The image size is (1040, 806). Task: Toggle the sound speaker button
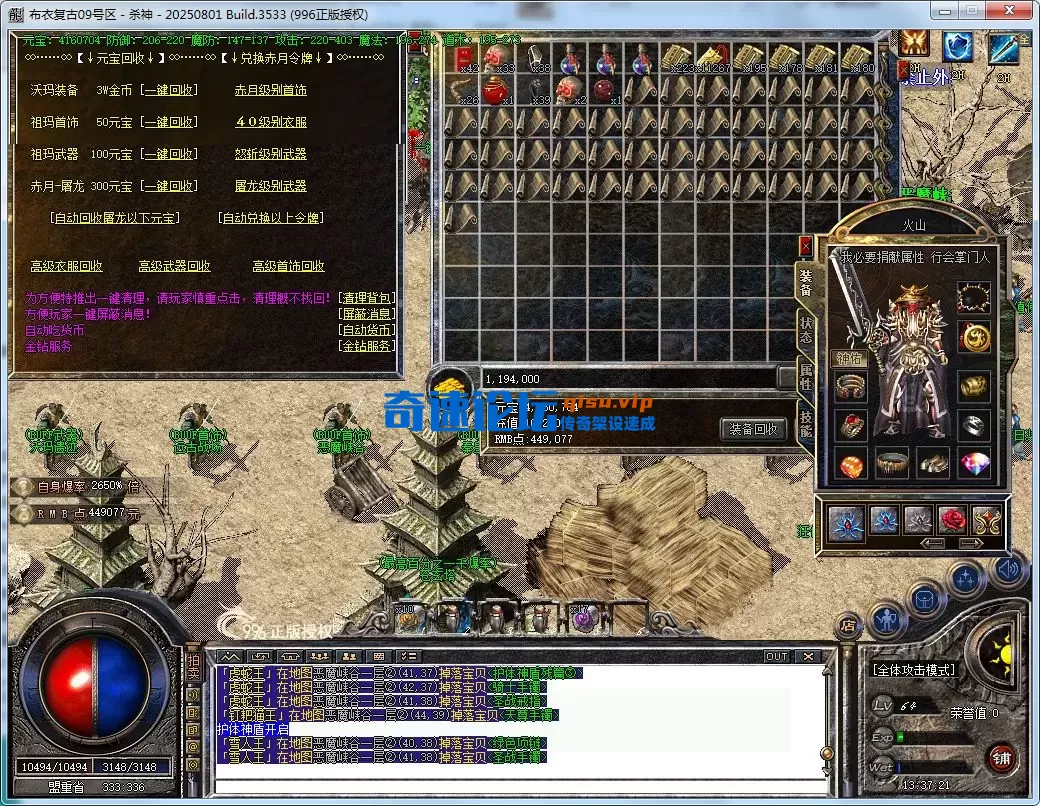tap(1008, 571)
